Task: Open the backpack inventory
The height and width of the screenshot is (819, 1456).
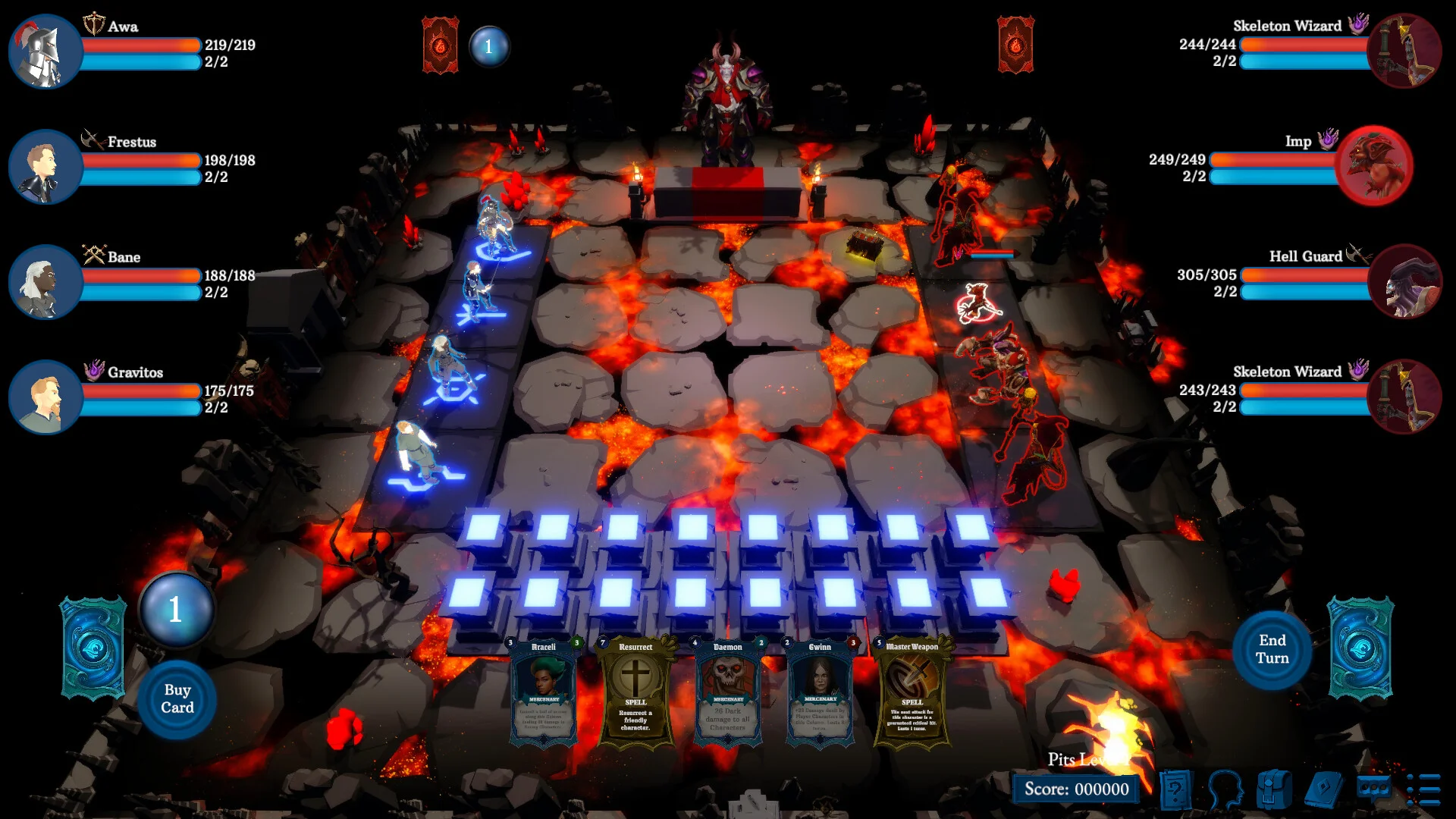Action: pyautogui.click(x=1273, y=789)
